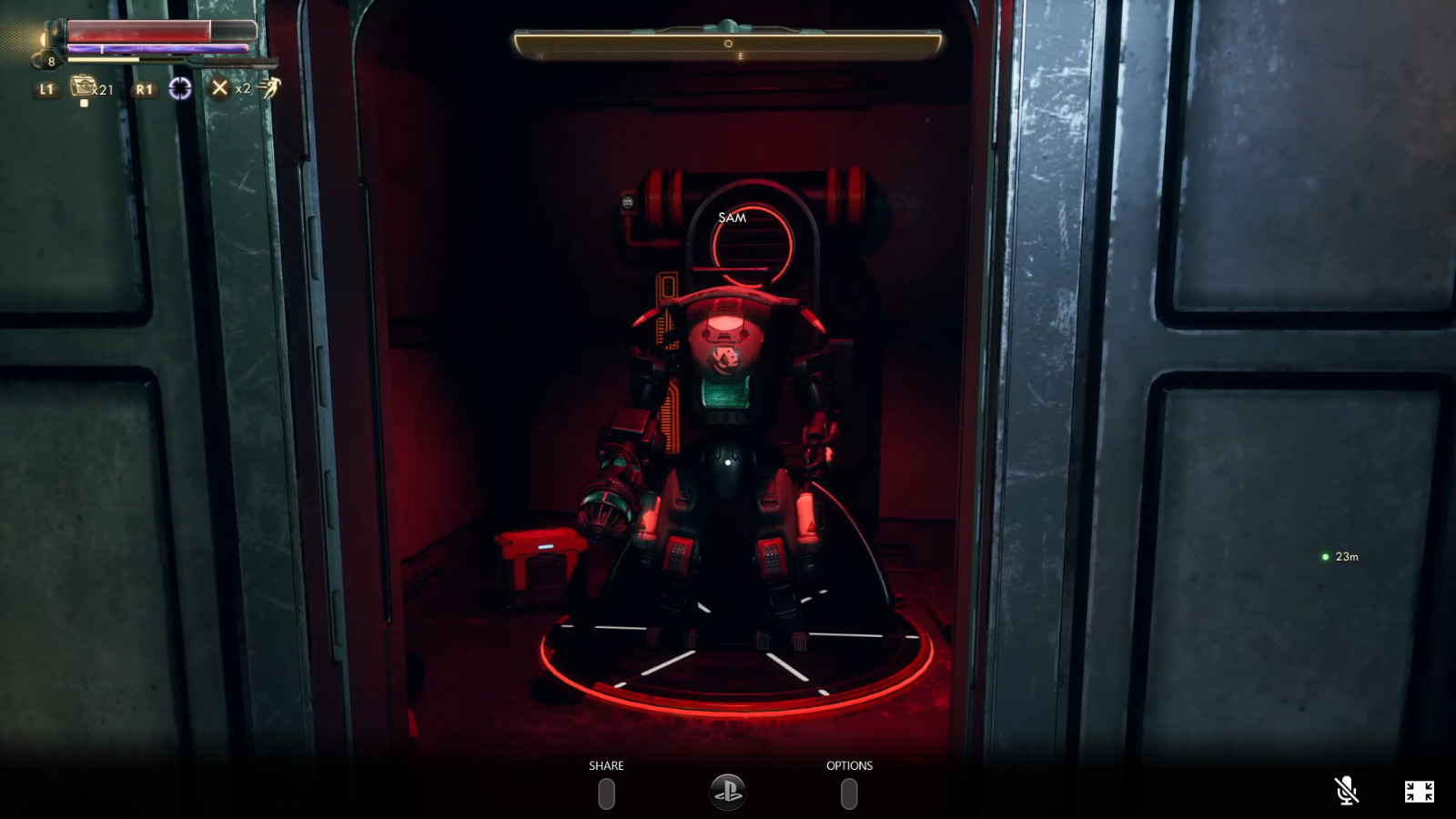Click the purple TTD crosshair reticle icon
1456x819 pixels.
(181, 89)
